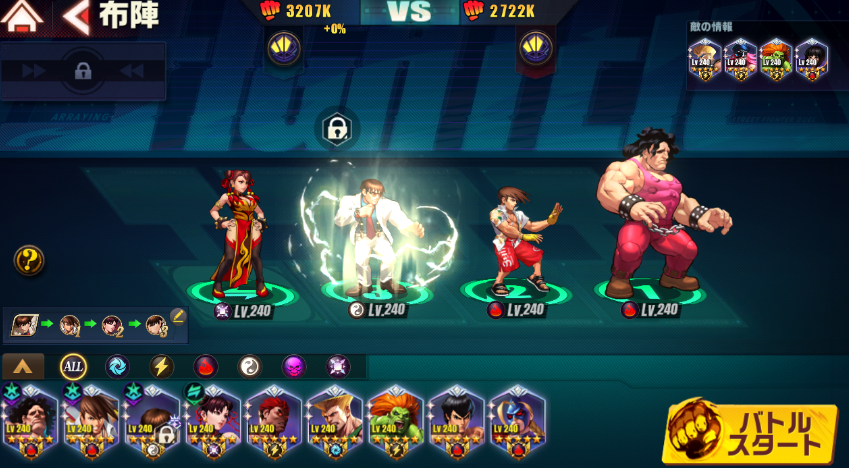849x468 pixels.
Task: Return to the home screen
Action: pyautogui.click(x=24, y=16)
